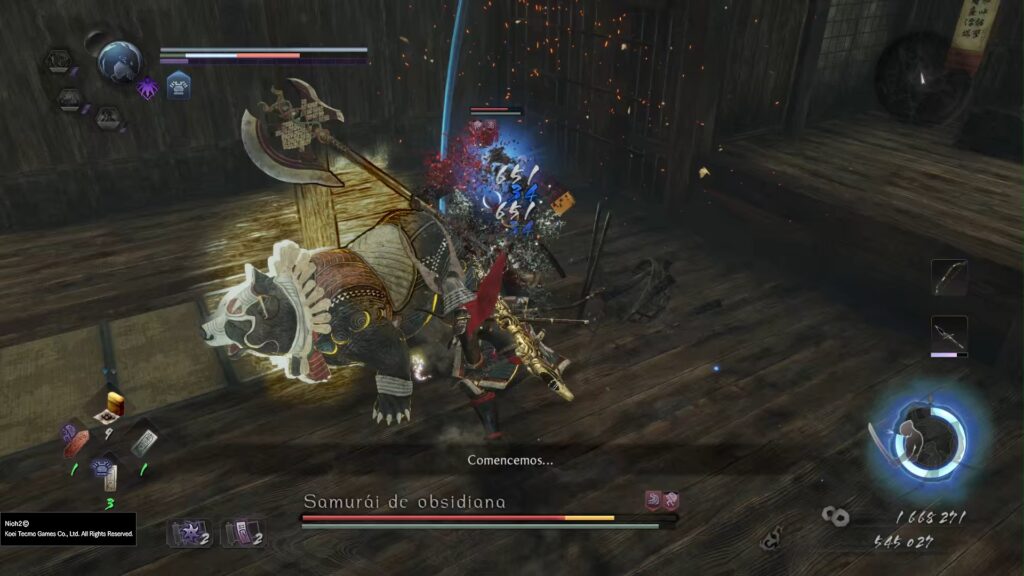Click the blue helmet buff icon

pos(178,87)
